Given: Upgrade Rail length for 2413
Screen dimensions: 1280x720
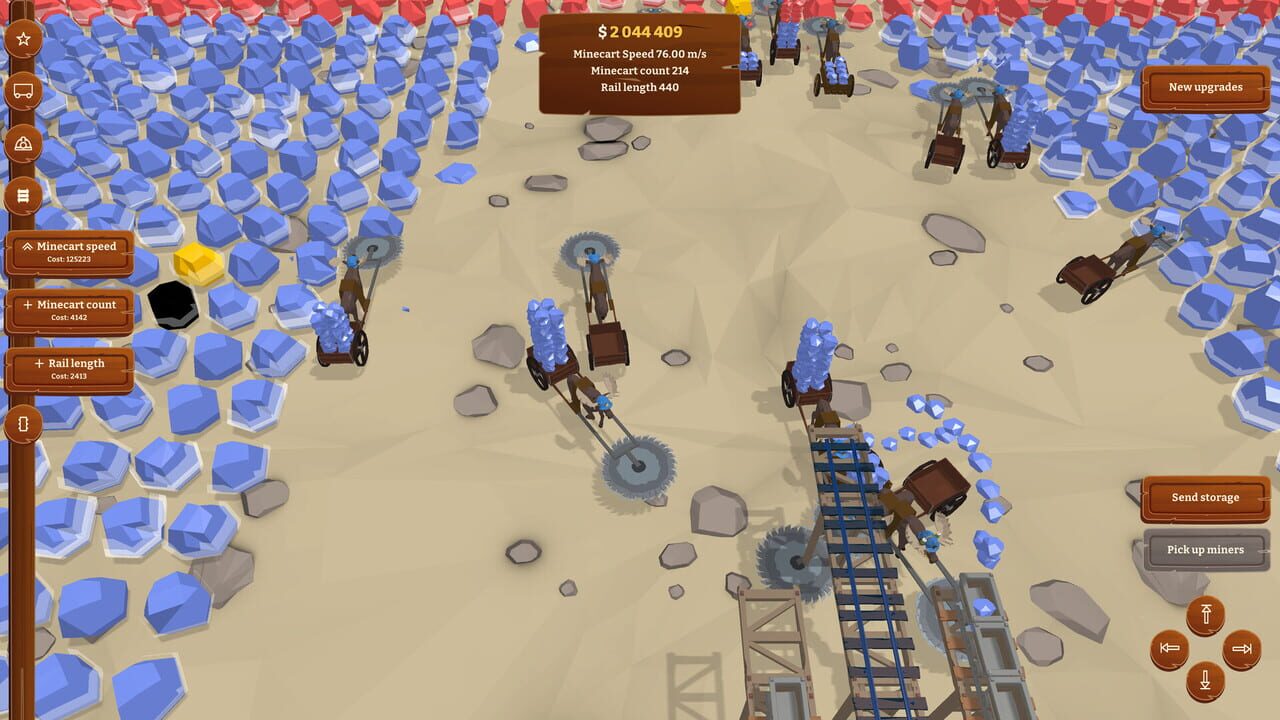Looking at the screenshot, I should 70,369.
